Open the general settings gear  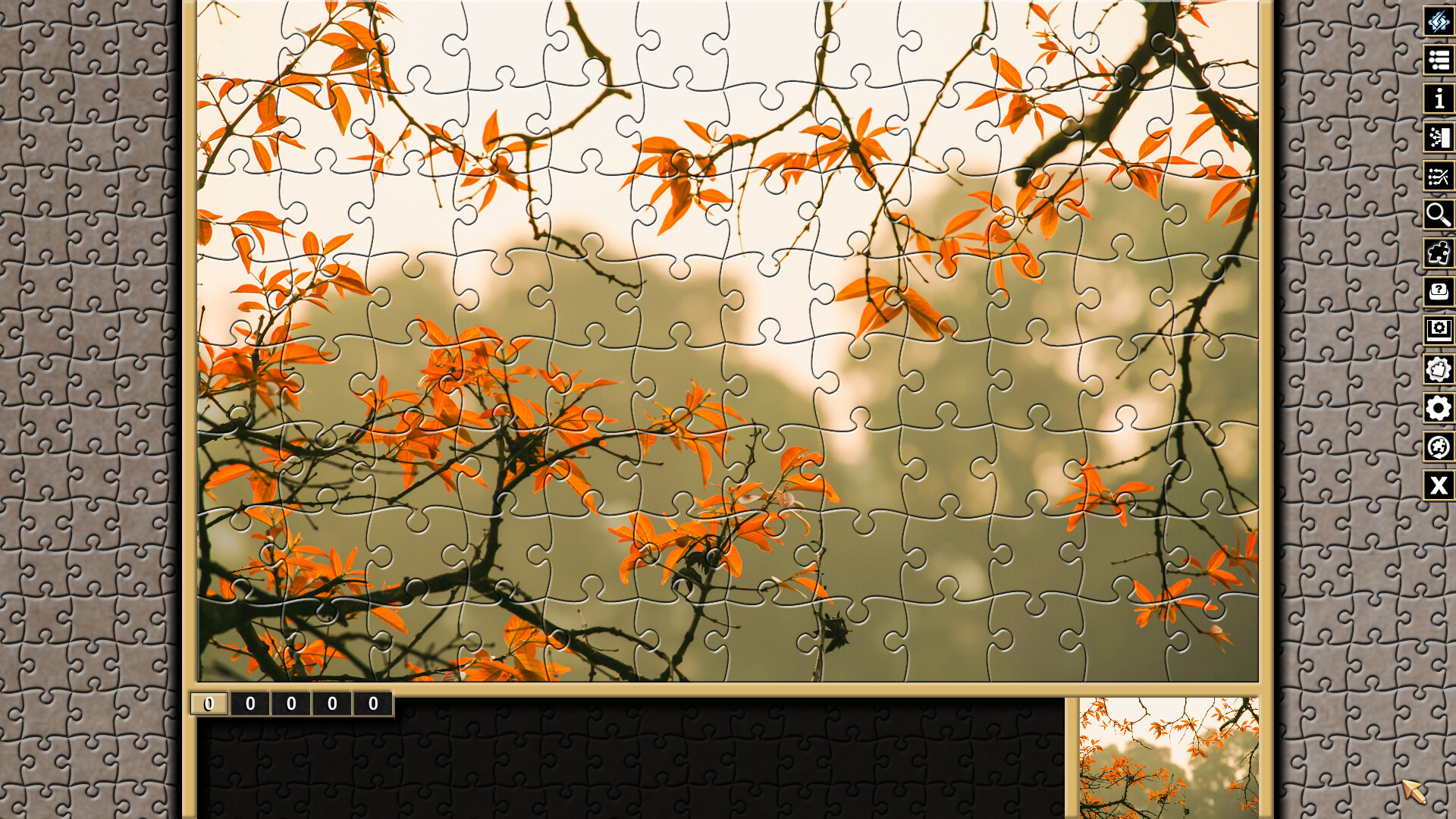[x=1439, y=409]
